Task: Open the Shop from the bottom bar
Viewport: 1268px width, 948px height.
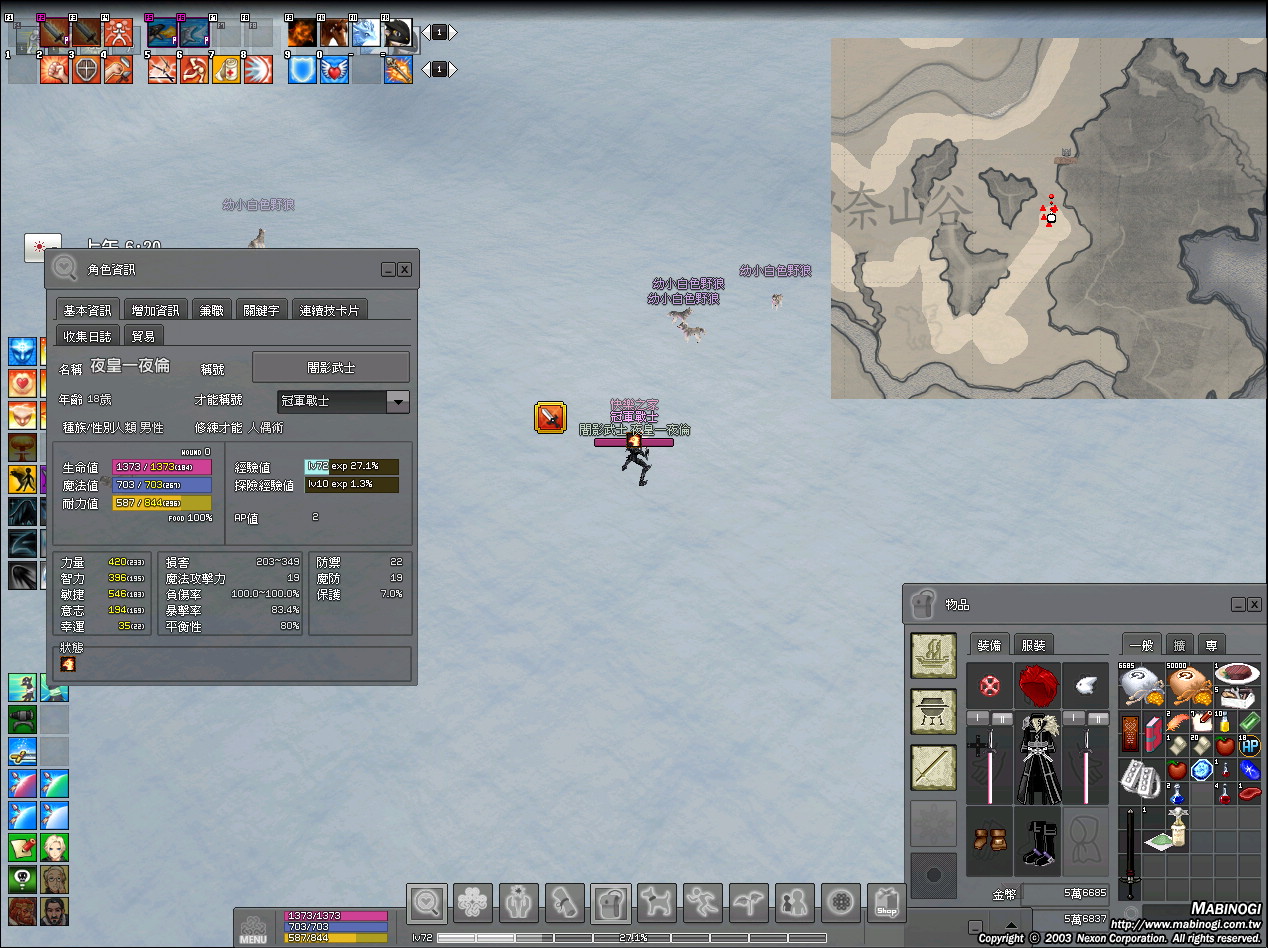Action: [885, 904]
